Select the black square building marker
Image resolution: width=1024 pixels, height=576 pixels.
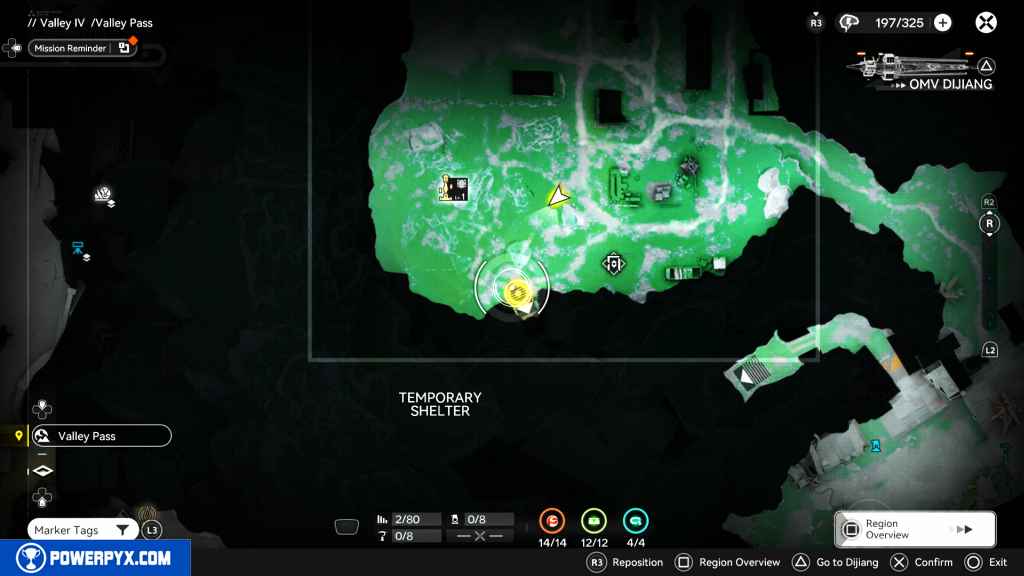click(x=456, y=188)
